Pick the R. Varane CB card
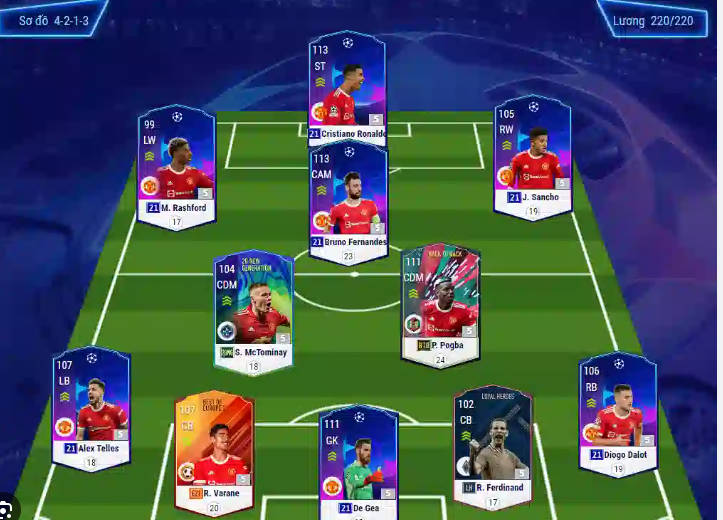This screenshot has width=723, height=520. pos(213,448)
